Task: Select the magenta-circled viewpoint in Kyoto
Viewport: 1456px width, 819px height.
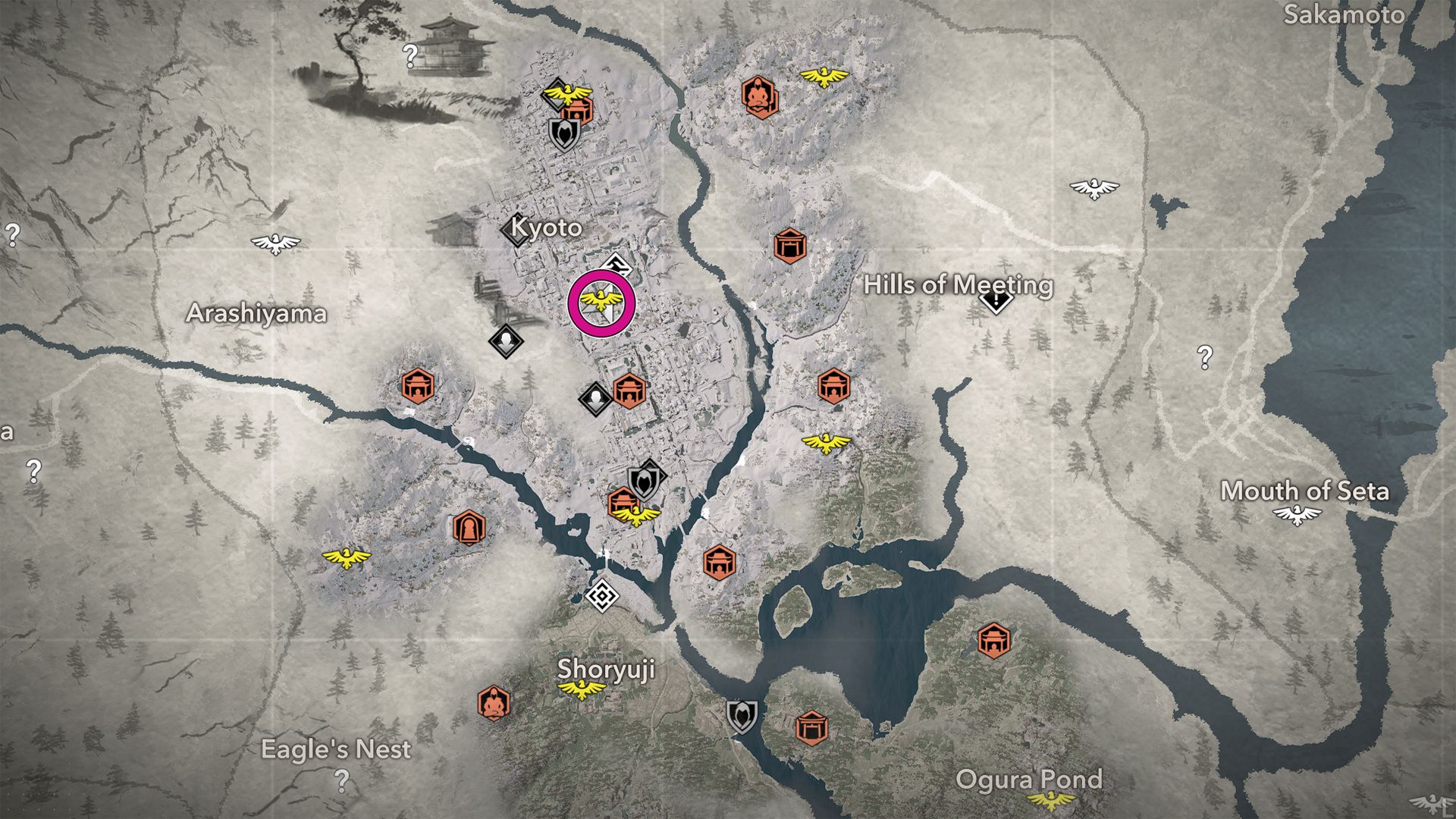Action: [601, 300]
